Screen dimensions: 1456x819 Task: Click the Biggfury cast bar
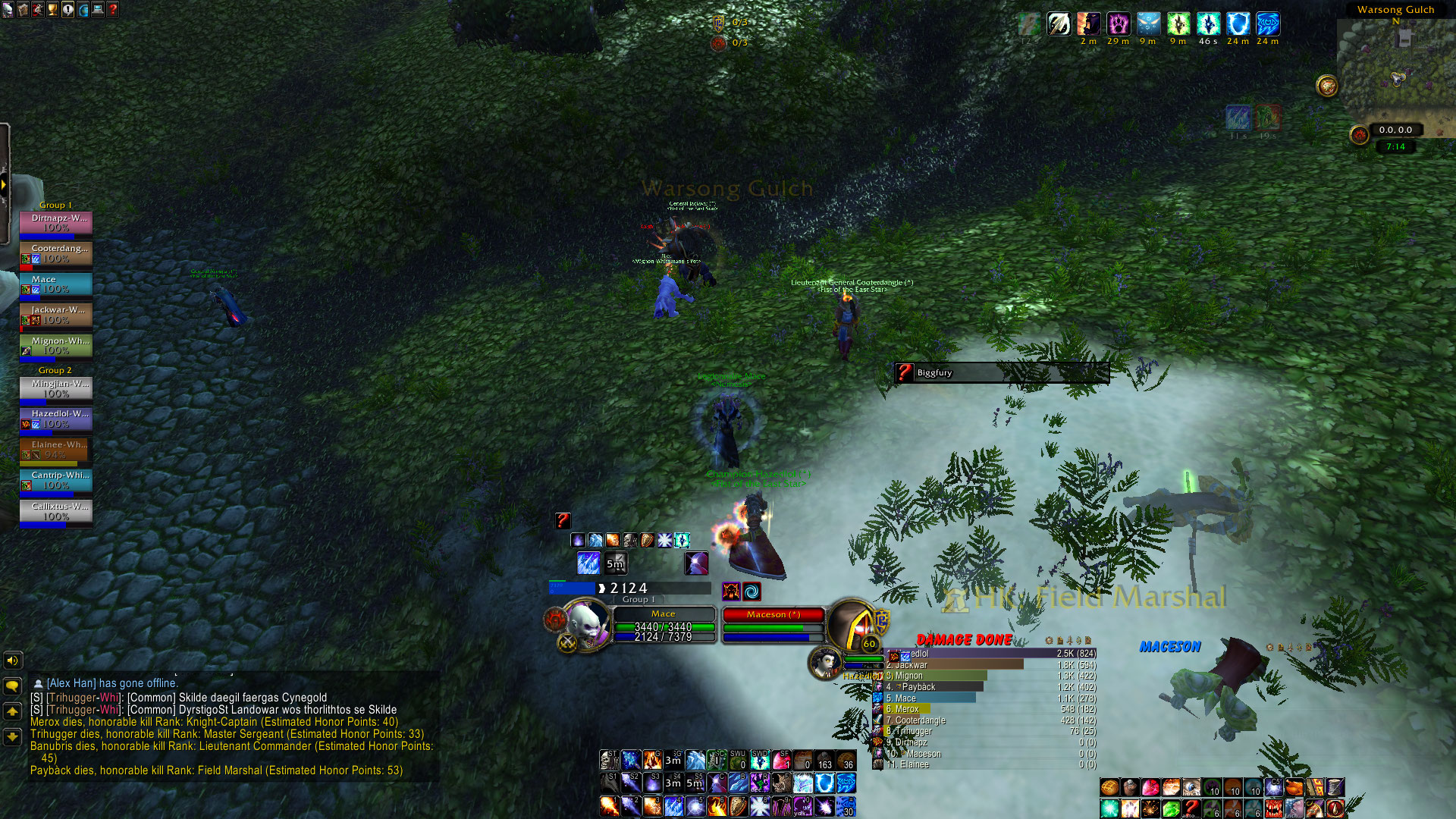[1002, 372]
